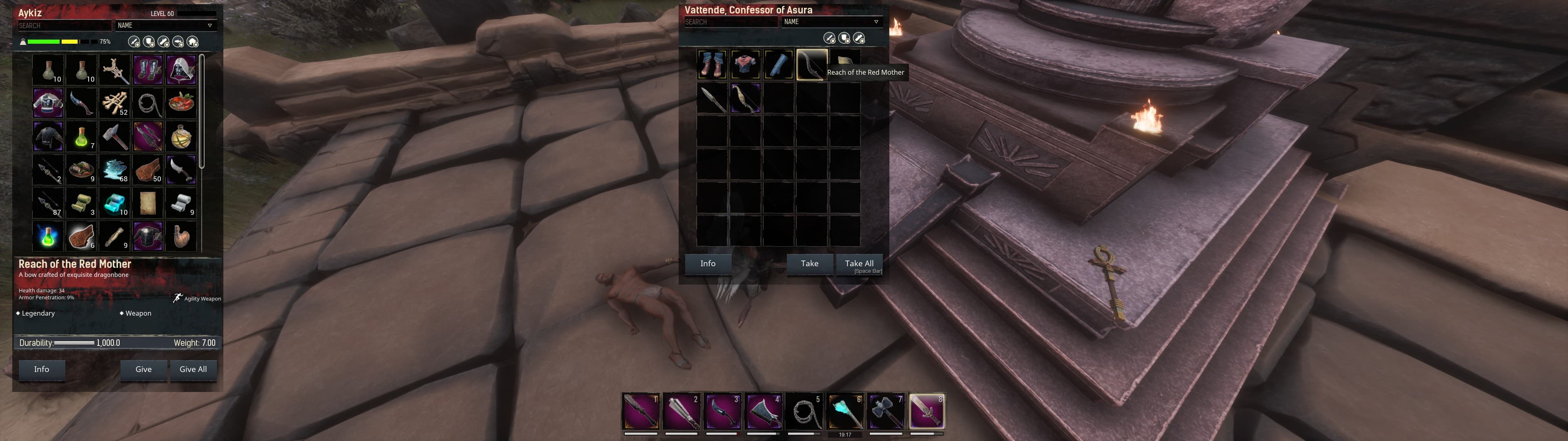Click the sword icon in Vattende's panel

point(829,38)
